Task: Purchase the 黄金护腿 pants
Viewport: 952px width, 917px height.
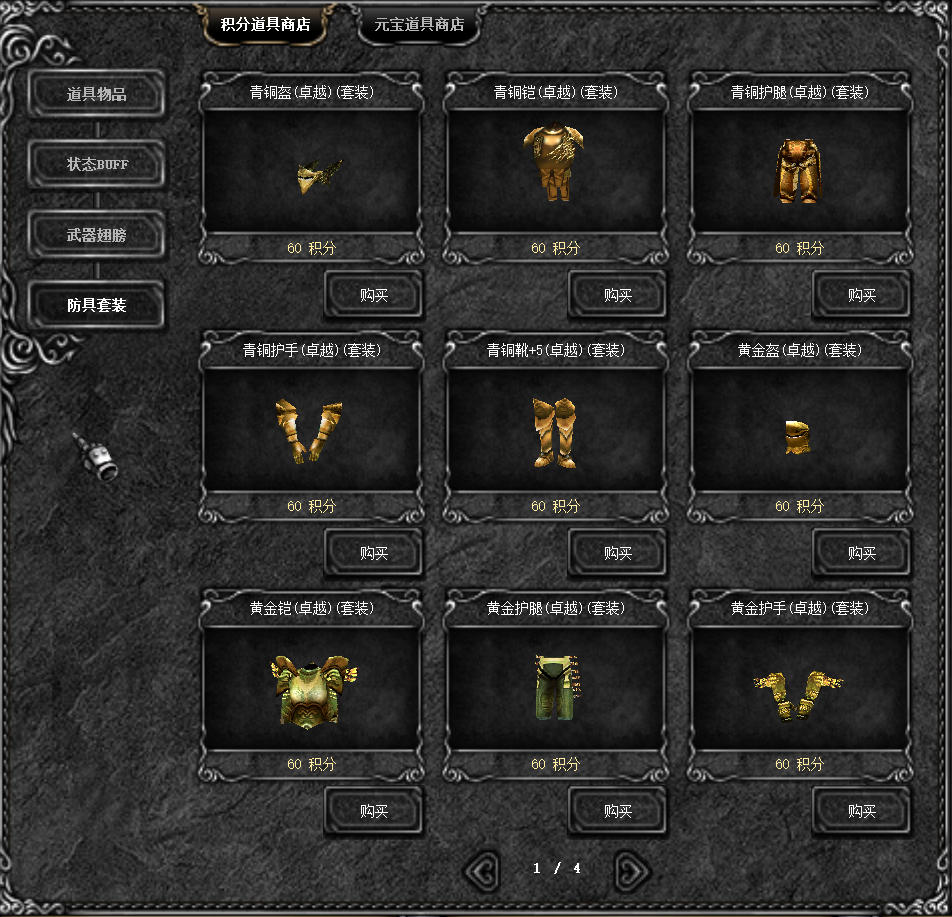Action: pyautogui.click(x=617, y=811)
